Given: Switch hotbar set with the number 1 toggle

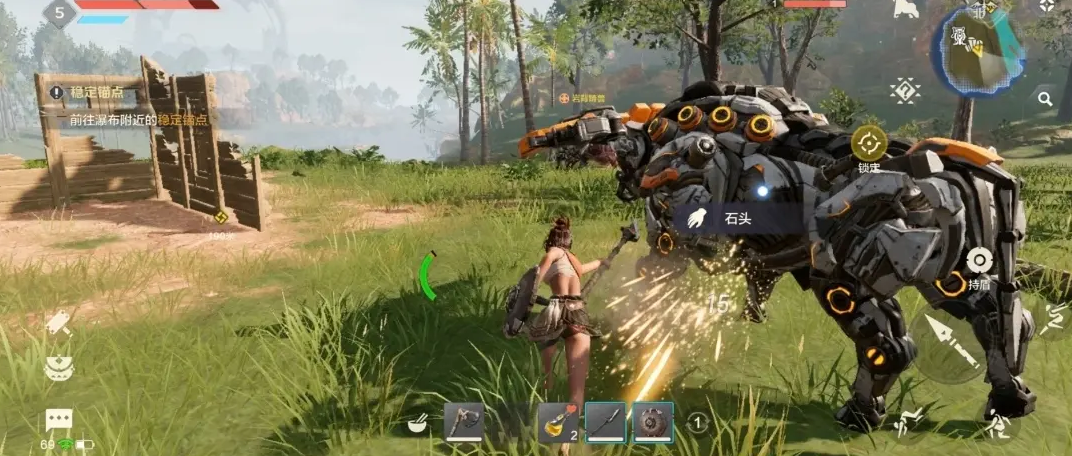Looking at the screenshot, I should click(698, 423).
